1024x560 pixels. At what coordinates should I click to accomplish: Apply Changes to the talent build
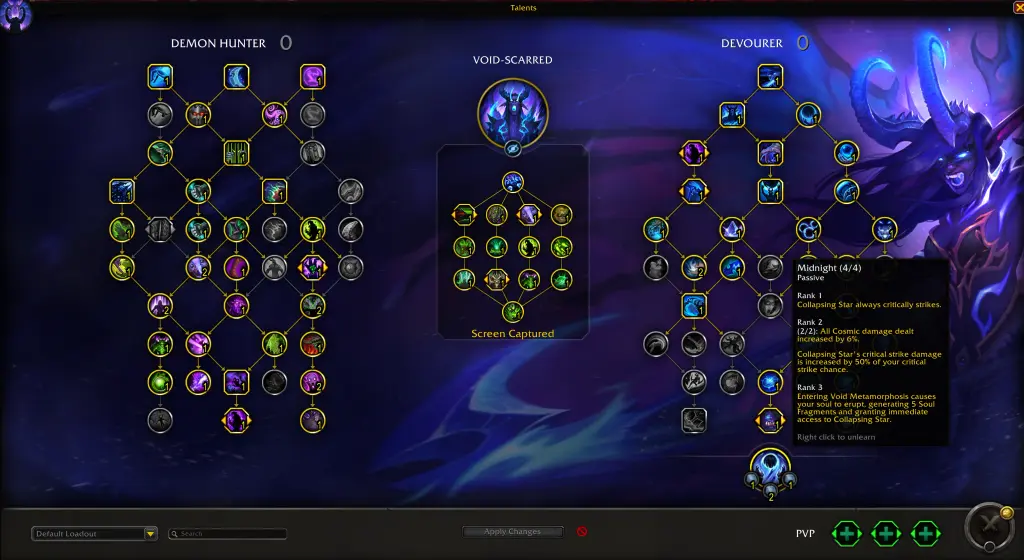pos(513,532)
